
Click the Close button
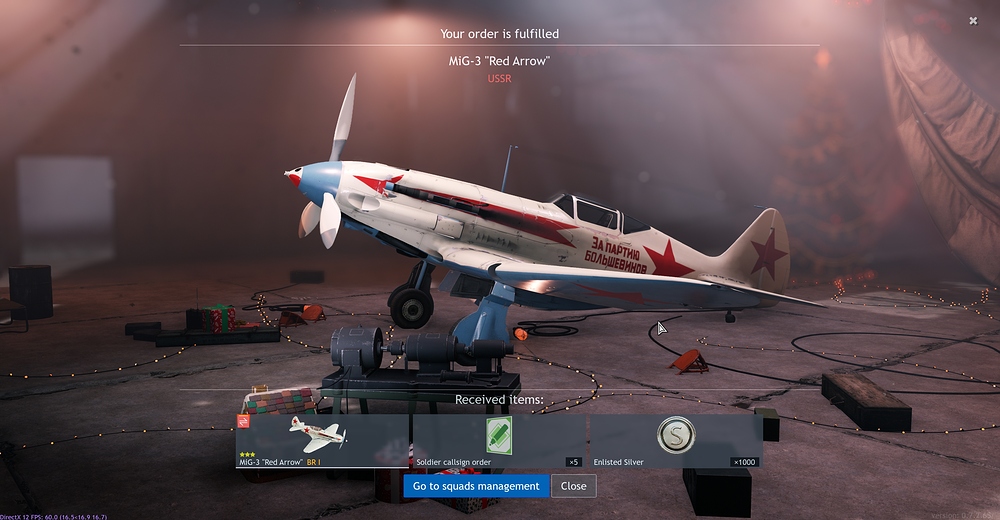(x=573, y=486)
